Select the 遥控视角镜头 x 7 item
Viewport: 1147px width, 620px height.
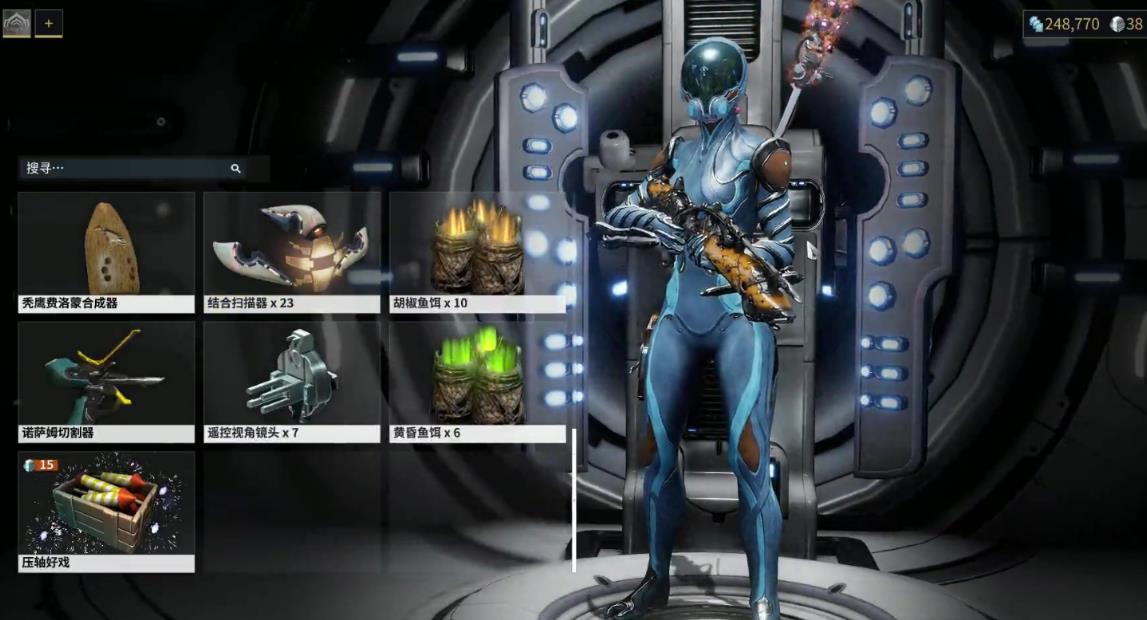292,382
